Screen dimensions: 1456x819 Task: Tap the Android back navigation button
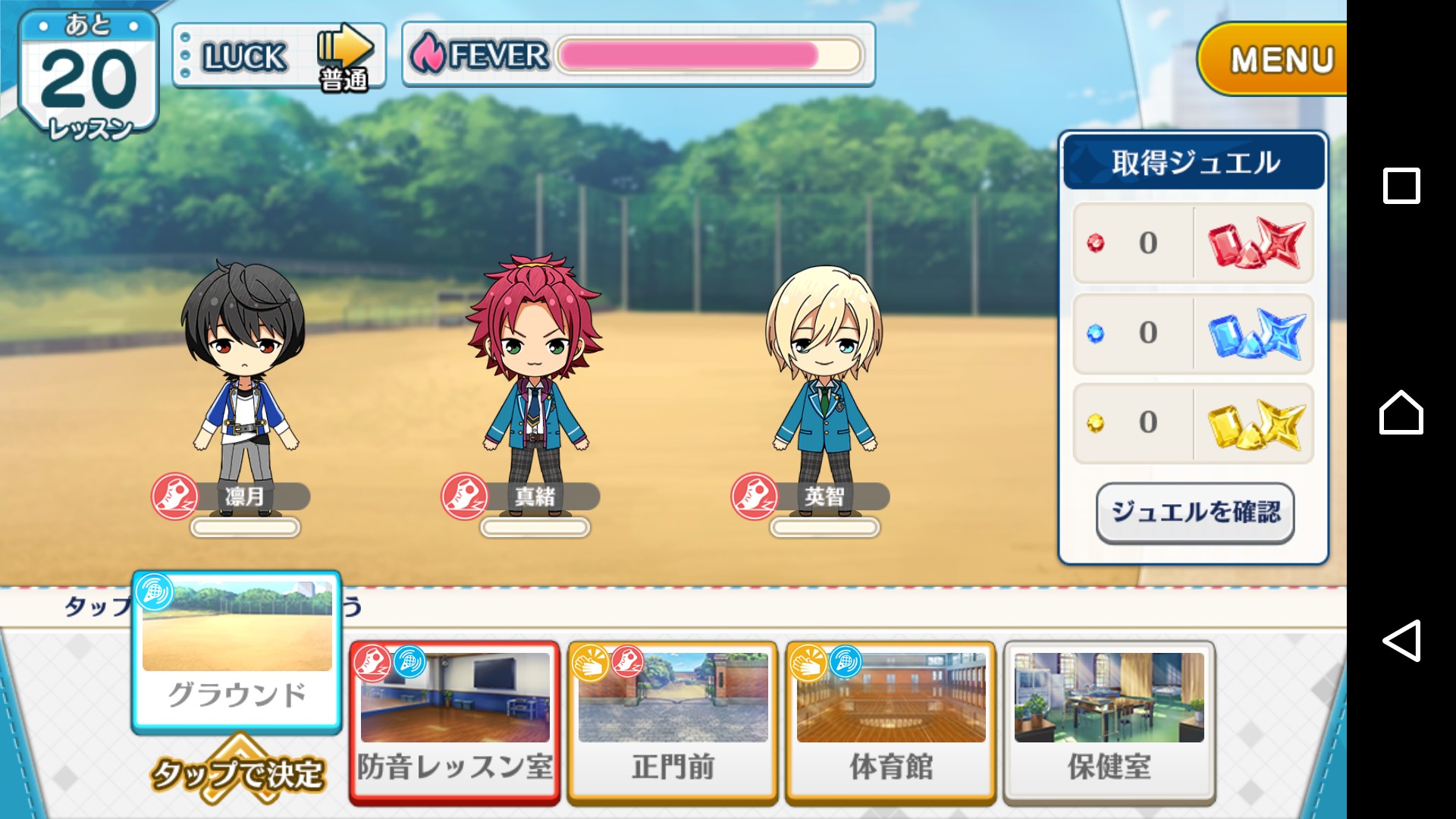(1401, 641)
